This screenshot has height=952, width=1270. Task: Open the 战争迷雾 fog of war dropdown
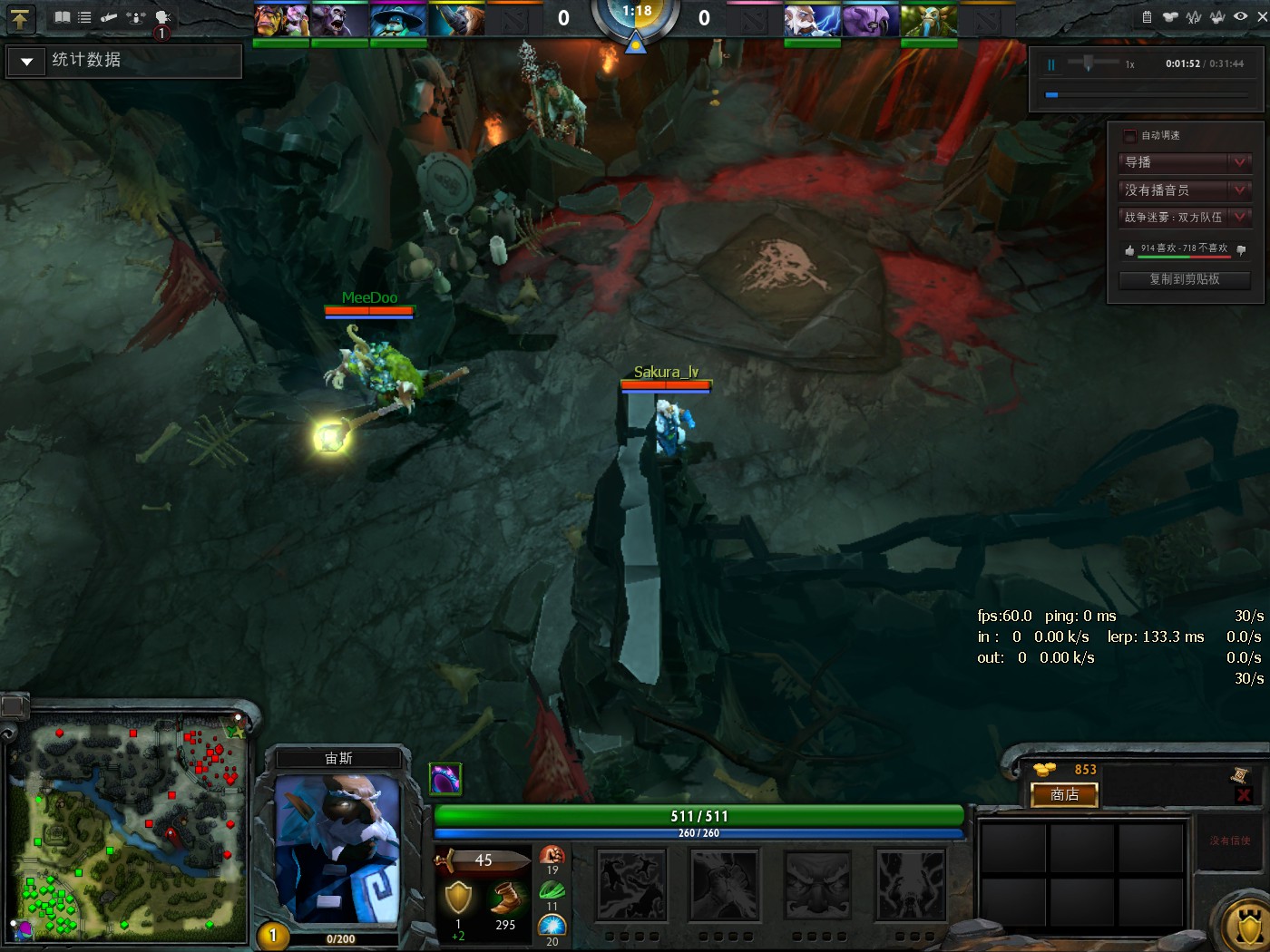click(1185, 218)
